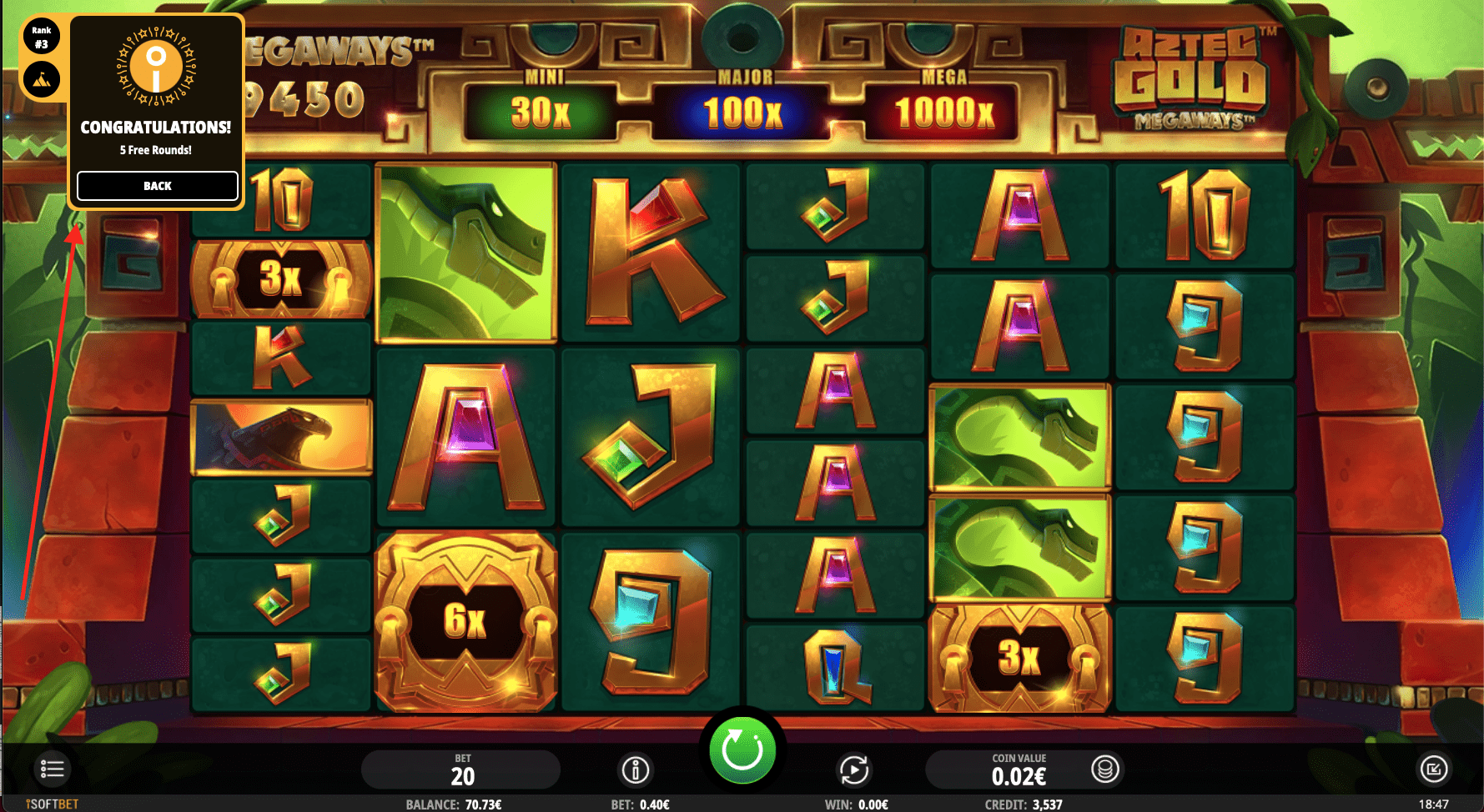Open the COIN VALUE 0.02€ selector
Image resolution: width=1484 pixels, height=812 pixels.
coord(1019,769)
